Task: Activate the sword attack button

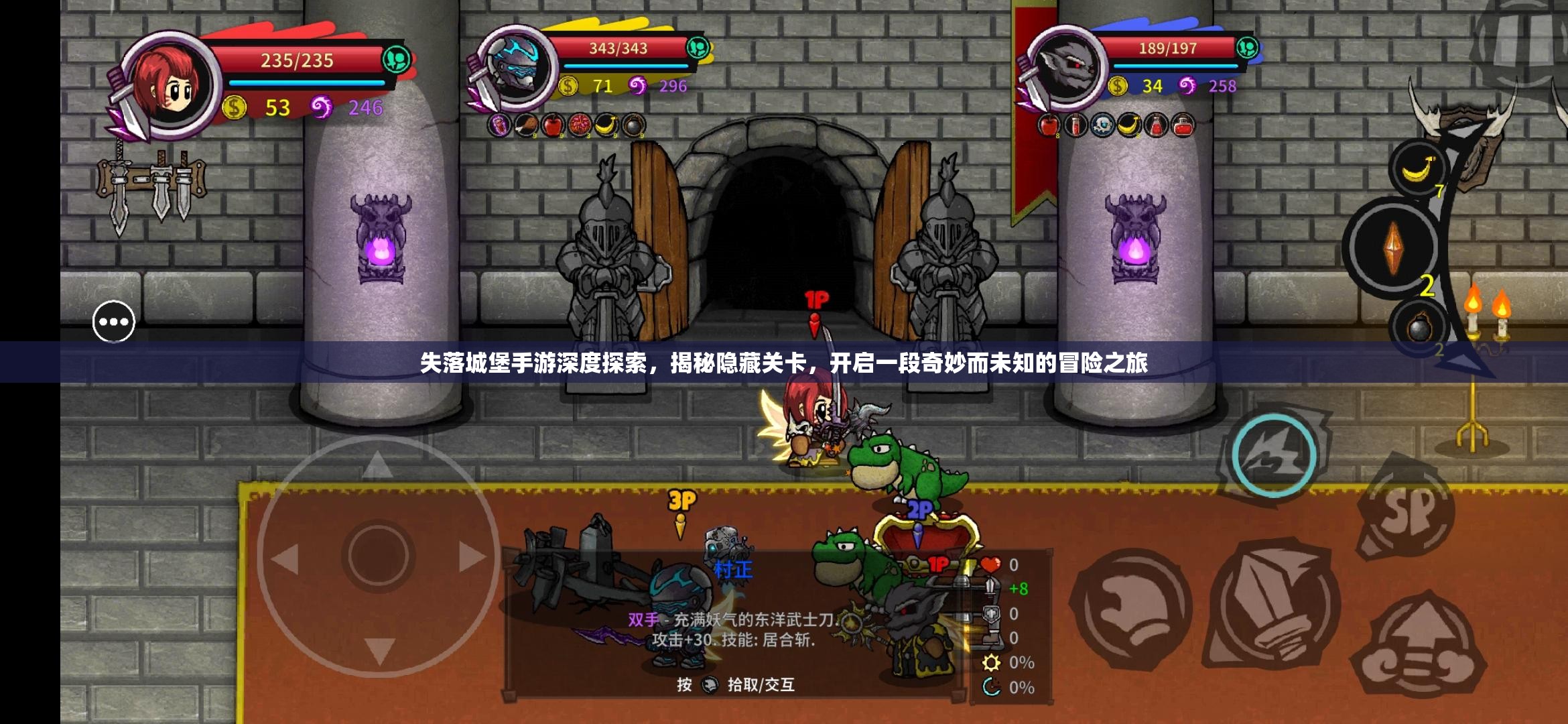Action: point(1273,605)
